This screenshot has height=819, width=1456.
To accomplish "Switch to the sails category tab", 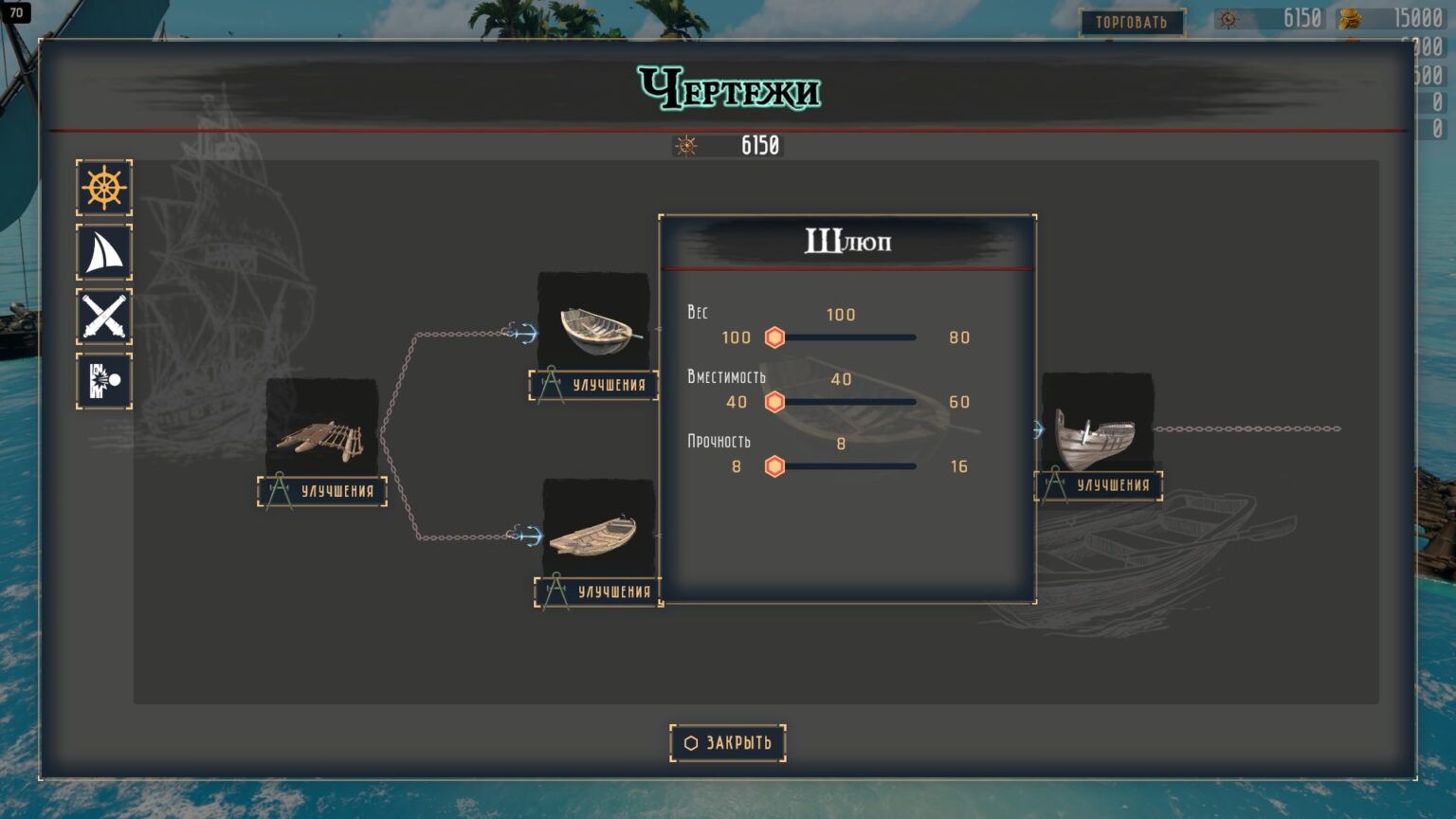I will click(x=104, y=252).
